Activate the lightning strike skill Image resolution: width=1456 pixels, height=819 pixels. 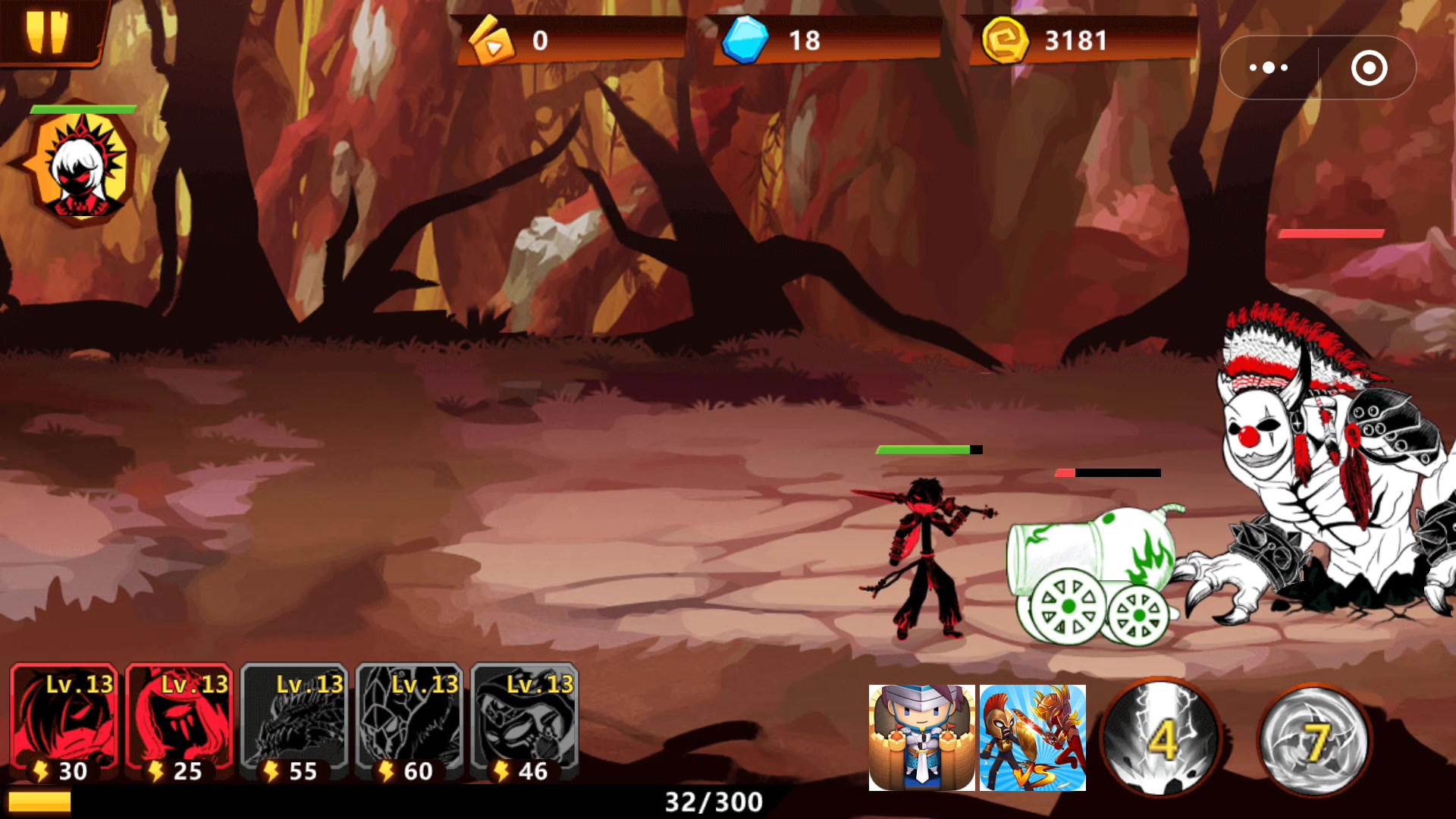click(x=1161, y=738)
